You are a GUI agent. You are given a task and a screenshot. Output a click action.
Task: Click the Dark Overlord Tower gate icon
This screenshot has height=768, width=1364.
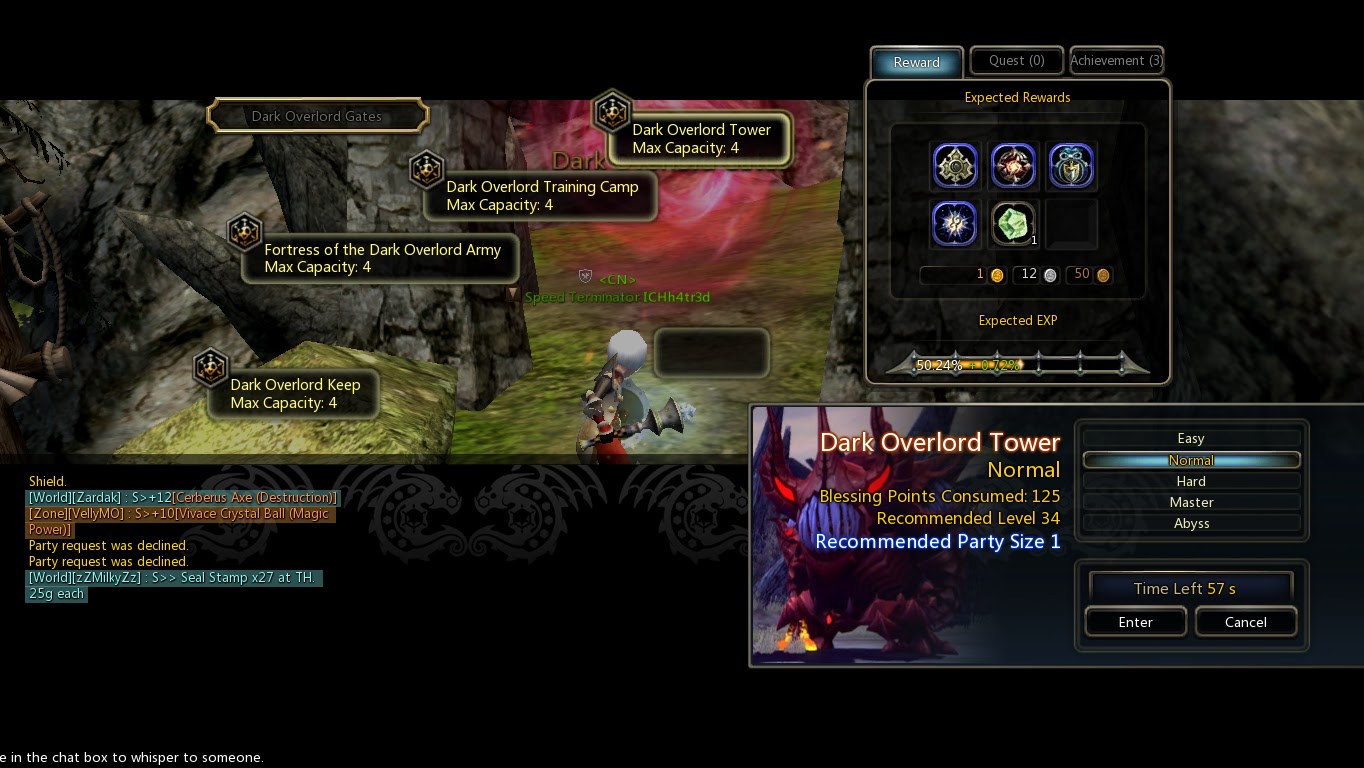coord(613,112)
